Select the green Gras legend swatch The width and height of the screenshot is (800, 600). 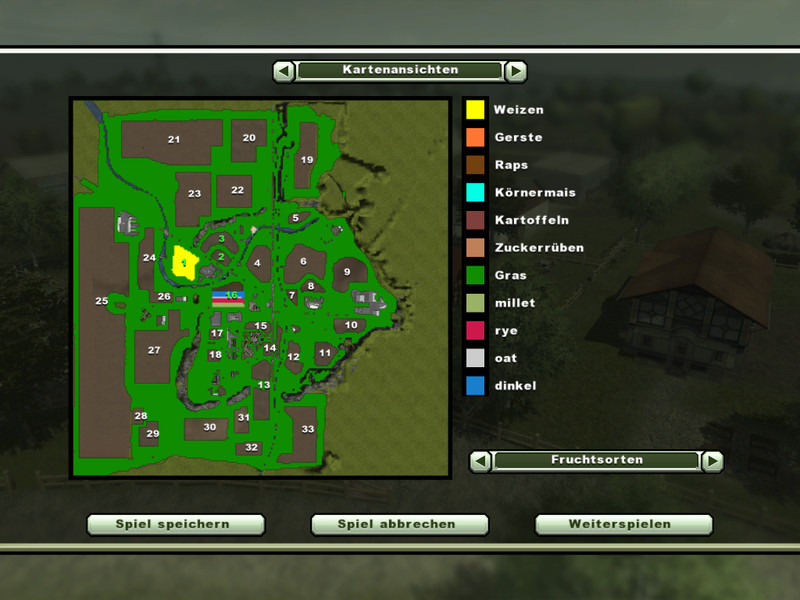pyautogui.click(x=475, y=275)
